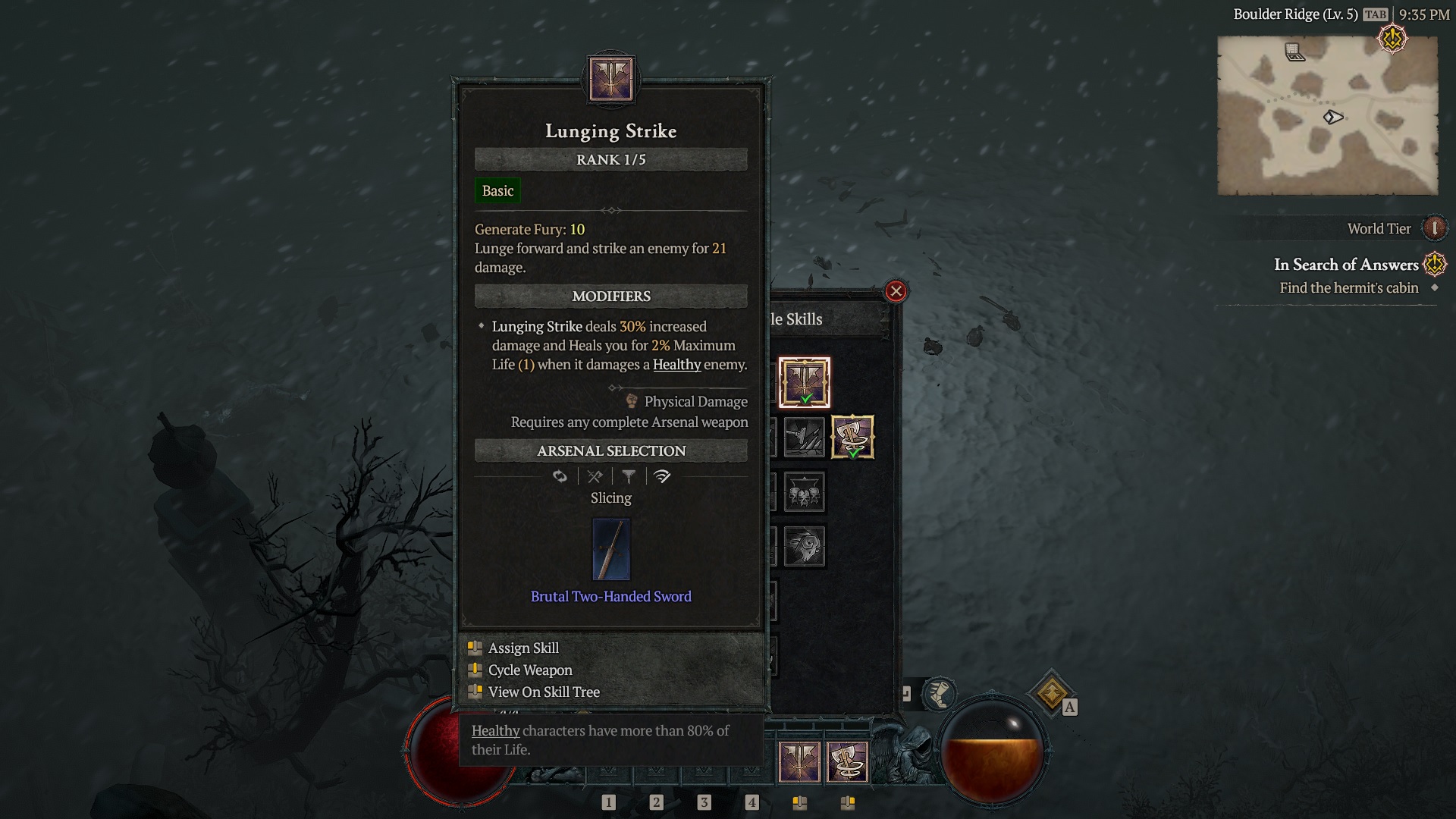This screenshot has width=1456, height=819.
Task: Choose Assign Skill from the options
Action: pos(525,648)
